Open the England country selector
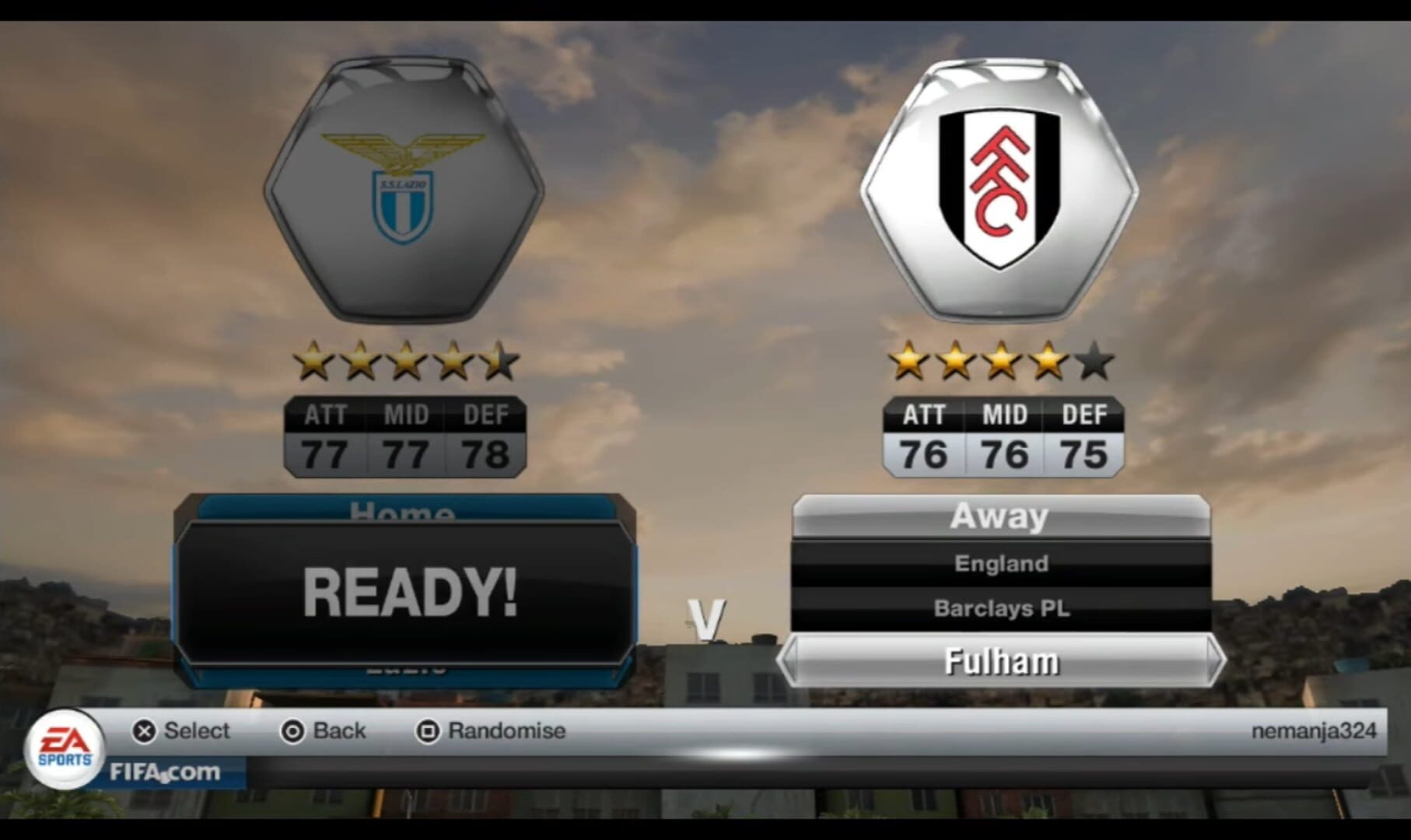Image resolution: width=1411 pixels, height=840 pixels. tap(1000, 563)
